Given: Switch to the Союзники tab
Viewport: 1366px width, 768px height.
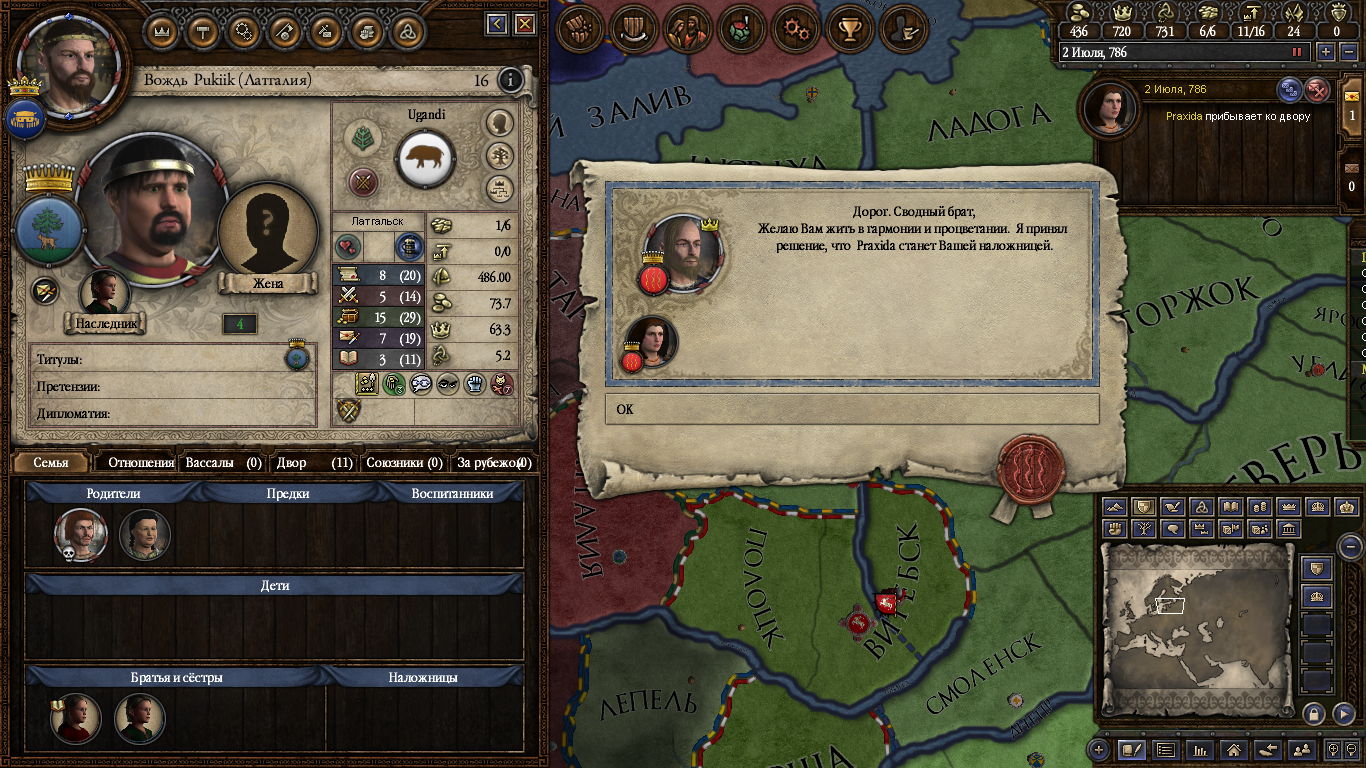Looking at the screenshot, I should [x=403, y=463].
